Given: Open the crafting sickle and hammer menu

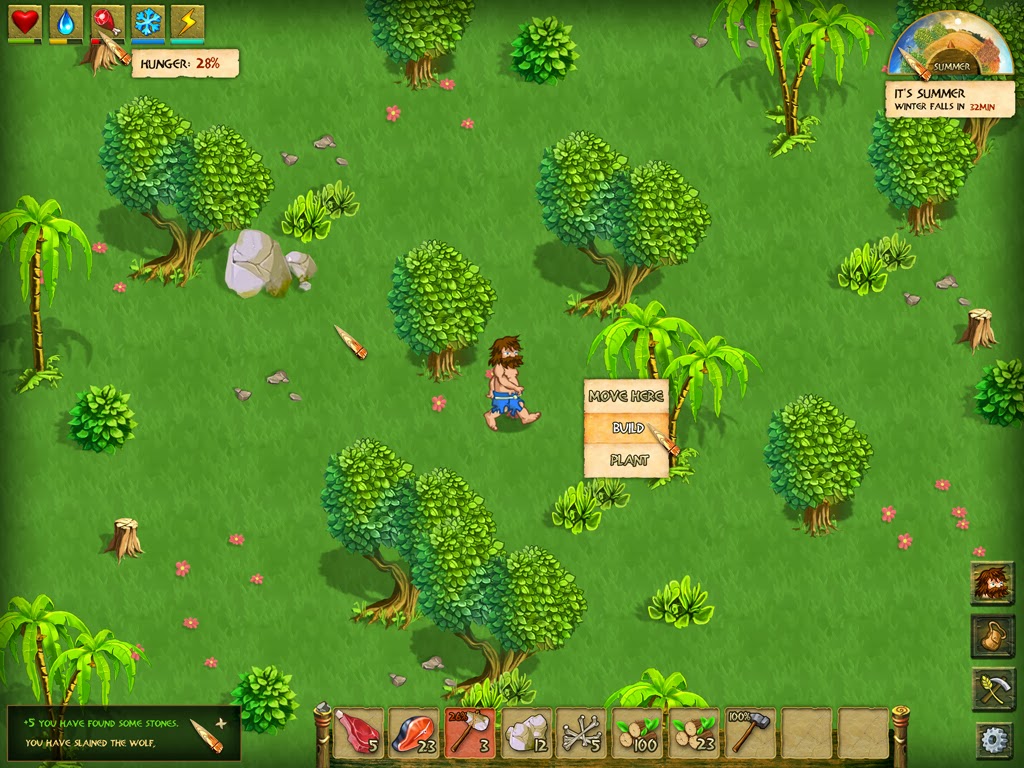Looking at the screenshot, I should [x=992, y=689].
